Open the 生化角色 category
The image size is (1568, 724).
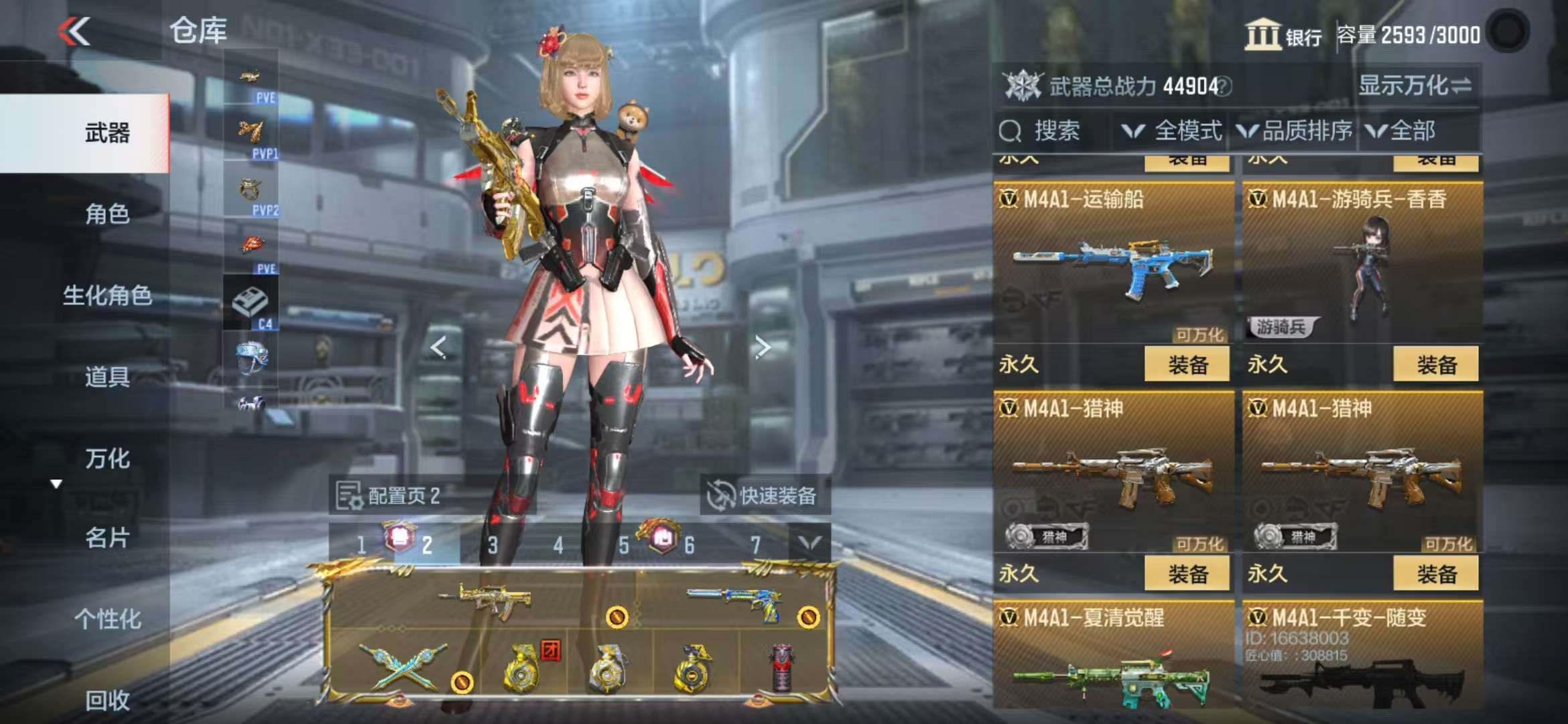pyautogui.click(x=107, y=296)
